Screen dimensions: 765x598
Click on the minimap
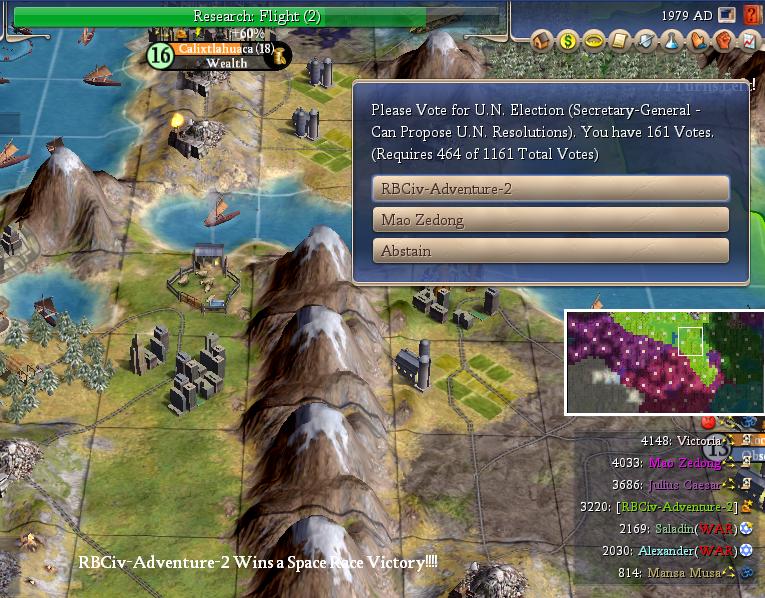tap(664, 362)
